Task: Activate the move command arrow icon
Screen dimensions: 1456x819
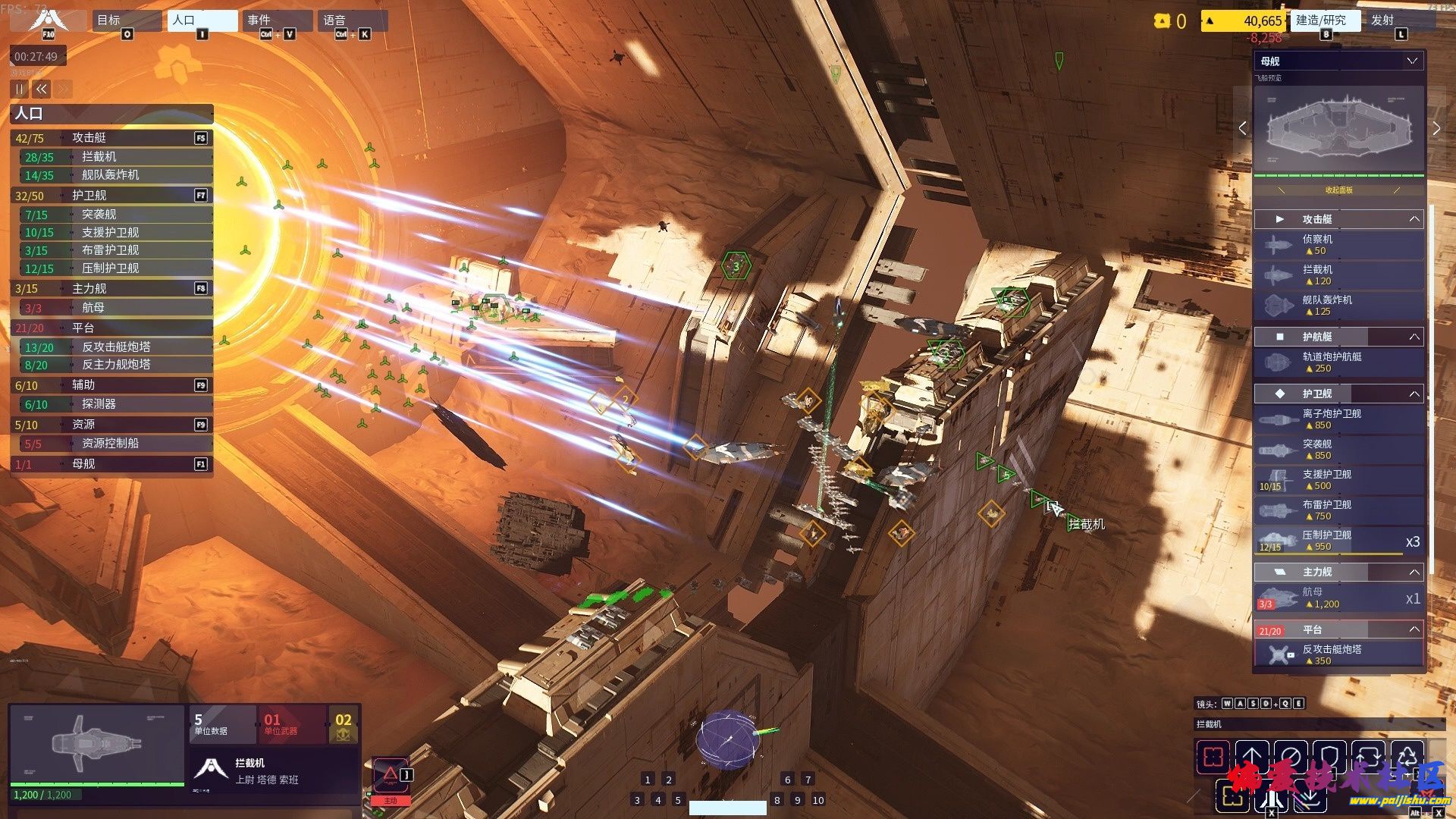Action: click(1252, 756)
